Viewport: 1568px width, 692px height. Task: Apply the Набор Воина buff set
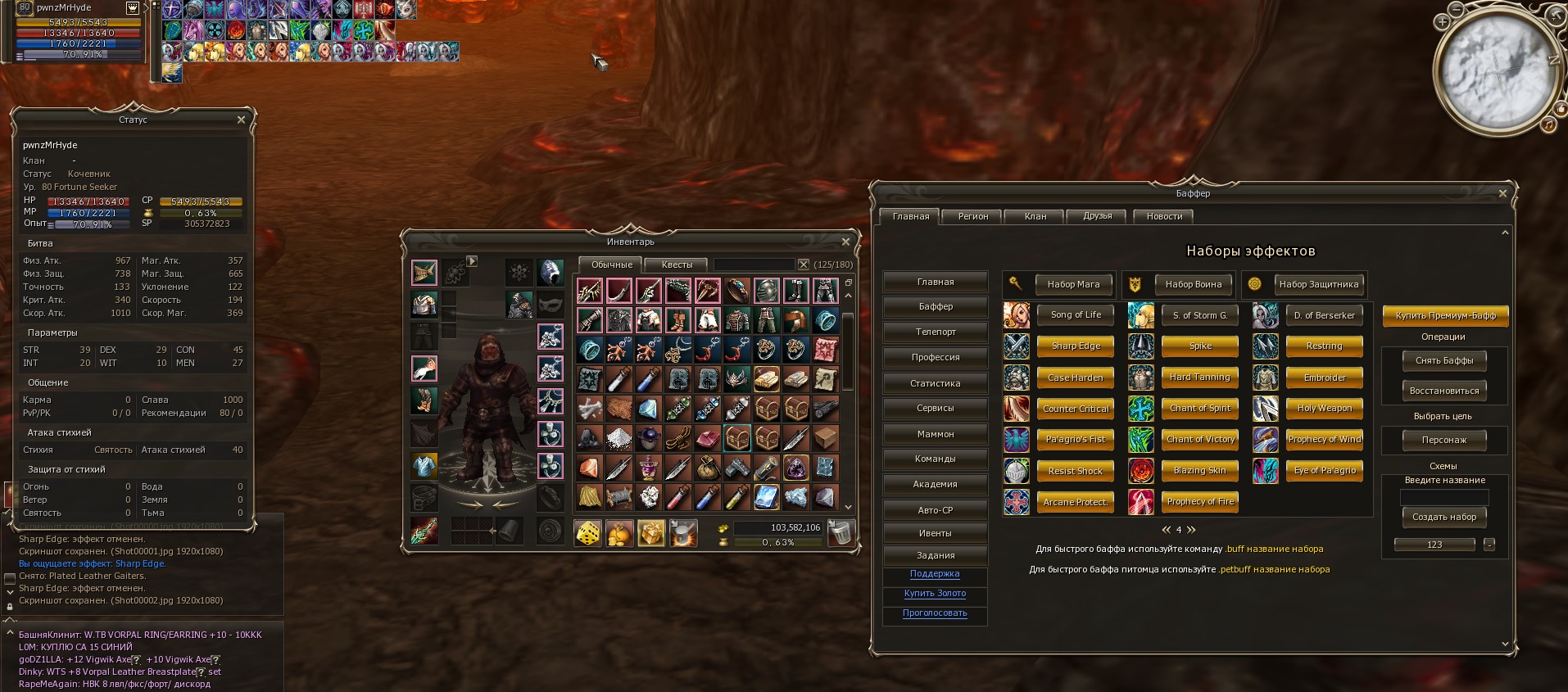tap(1193, 284)
